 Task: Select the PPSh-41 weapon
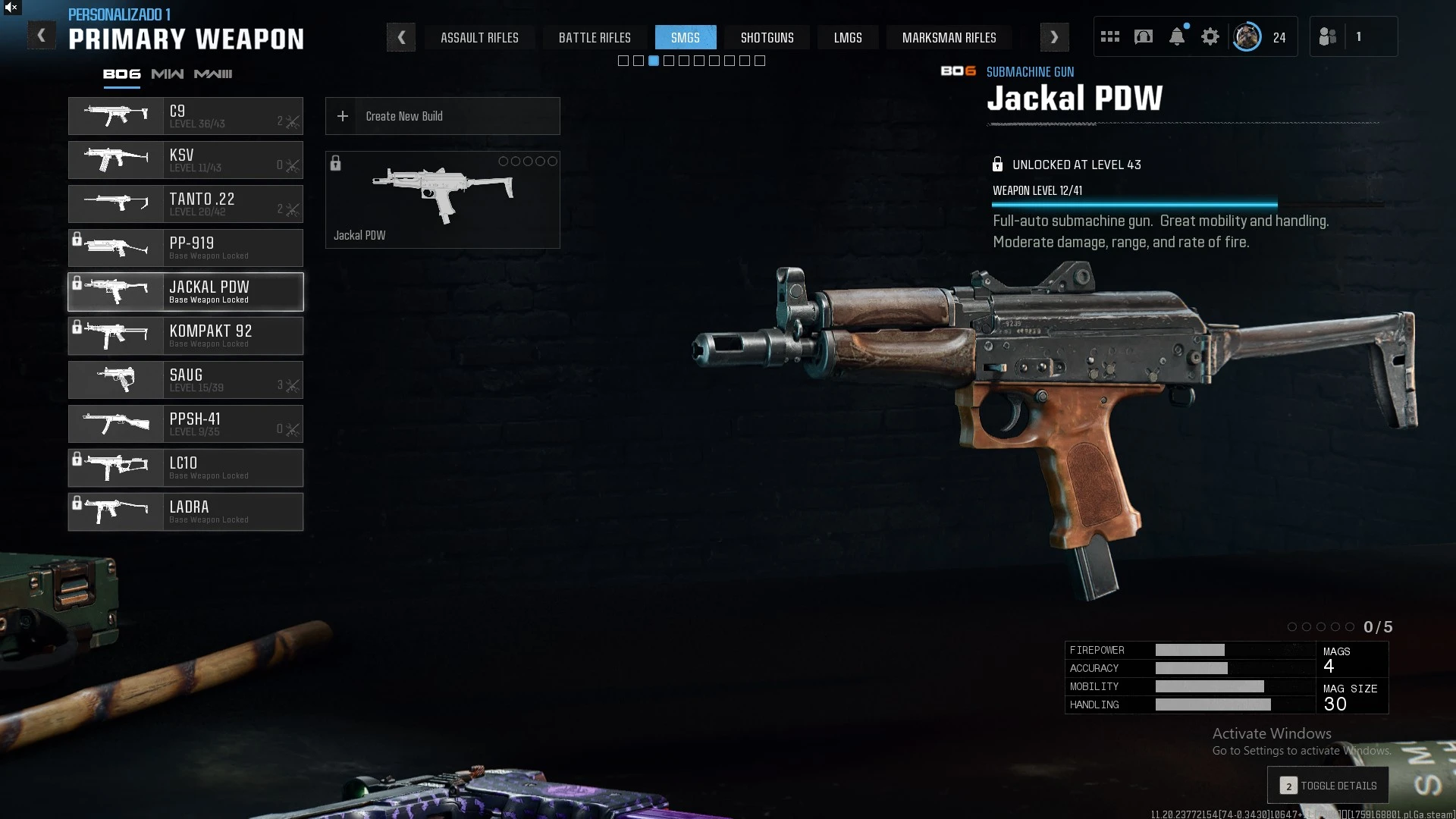(x=186, y=424)
